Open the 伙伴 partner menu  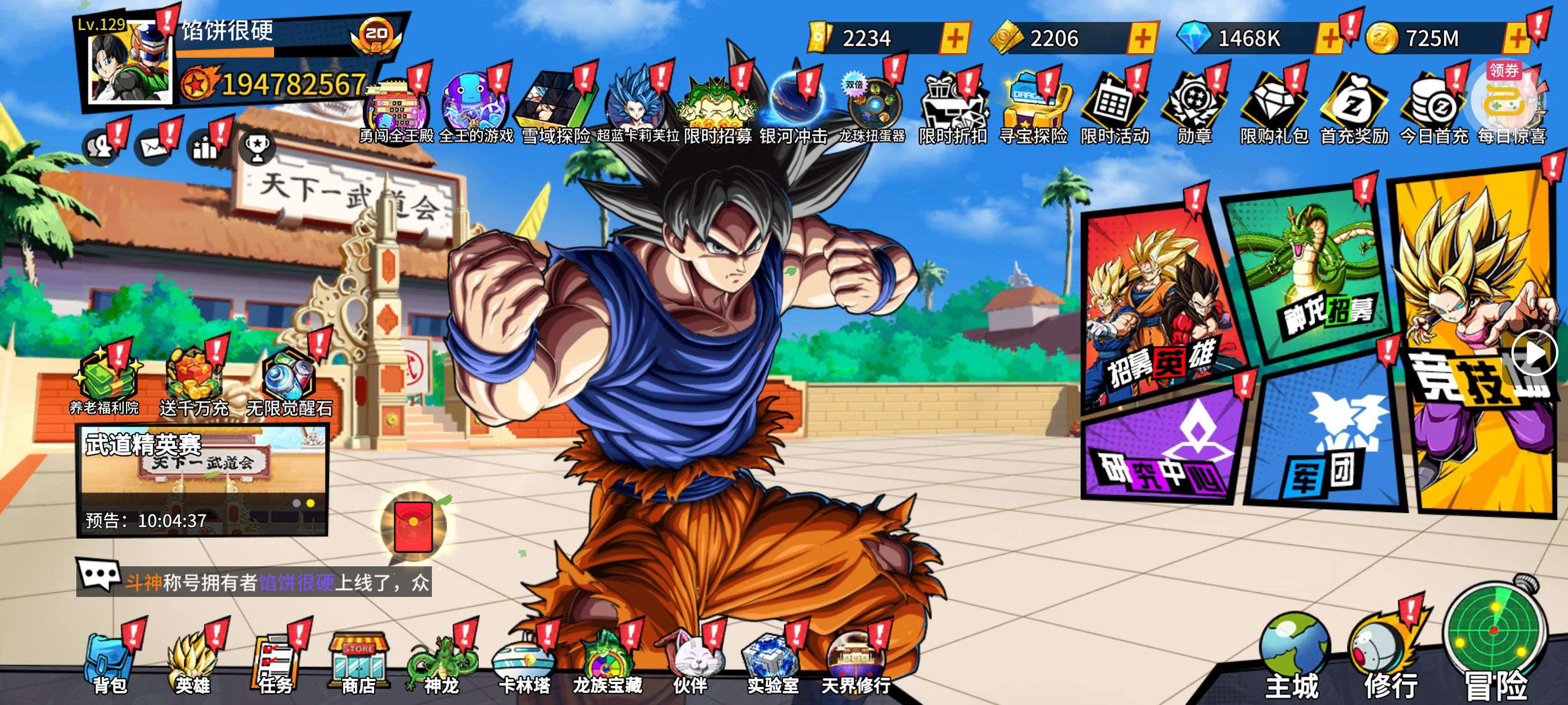click(x=690, y=664)
